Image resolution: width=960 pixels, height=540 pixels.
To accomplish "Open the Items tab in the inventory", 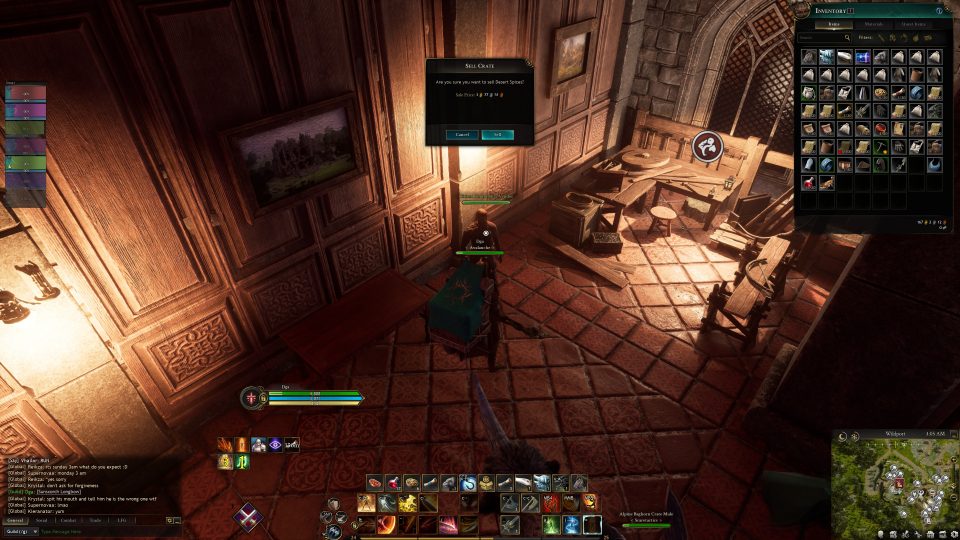I will pyautogui.click(x=832, y=24).
